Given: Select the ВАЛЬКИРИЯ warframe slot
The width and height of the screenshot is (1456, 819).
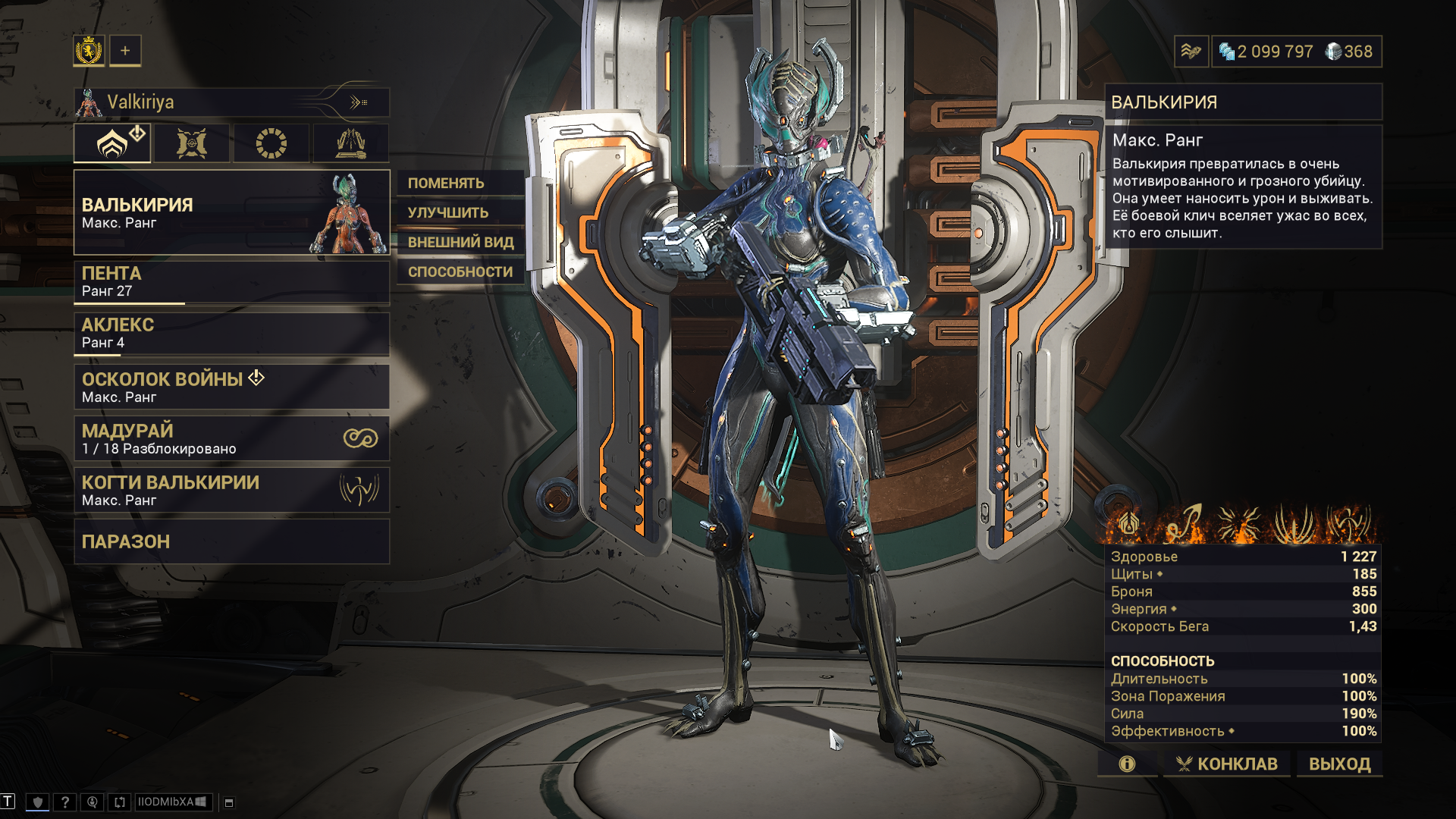Looking at the screenshot, I should [231, 212].
